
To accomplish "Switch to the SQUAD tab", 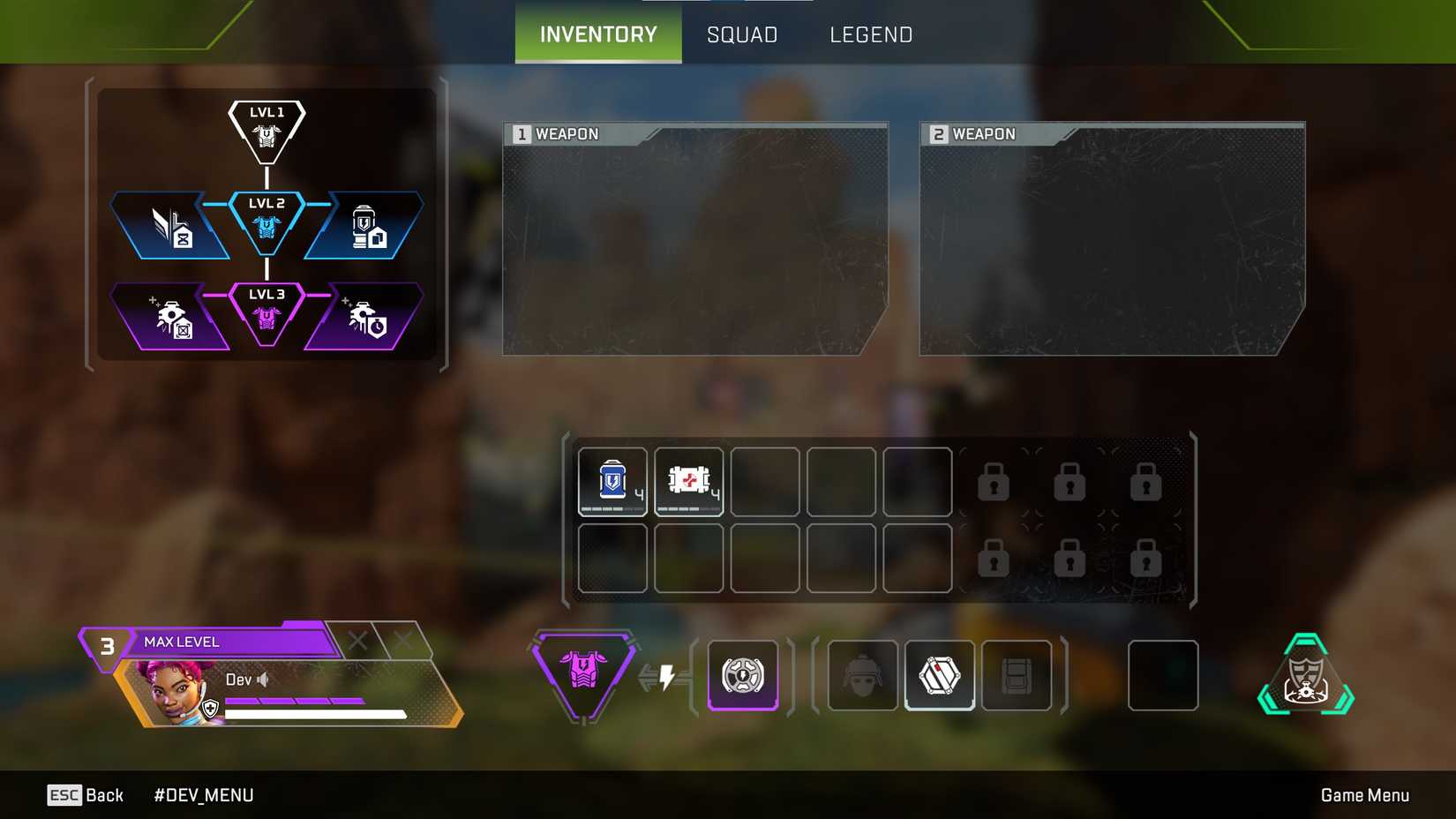I will [x=741, y=34].
